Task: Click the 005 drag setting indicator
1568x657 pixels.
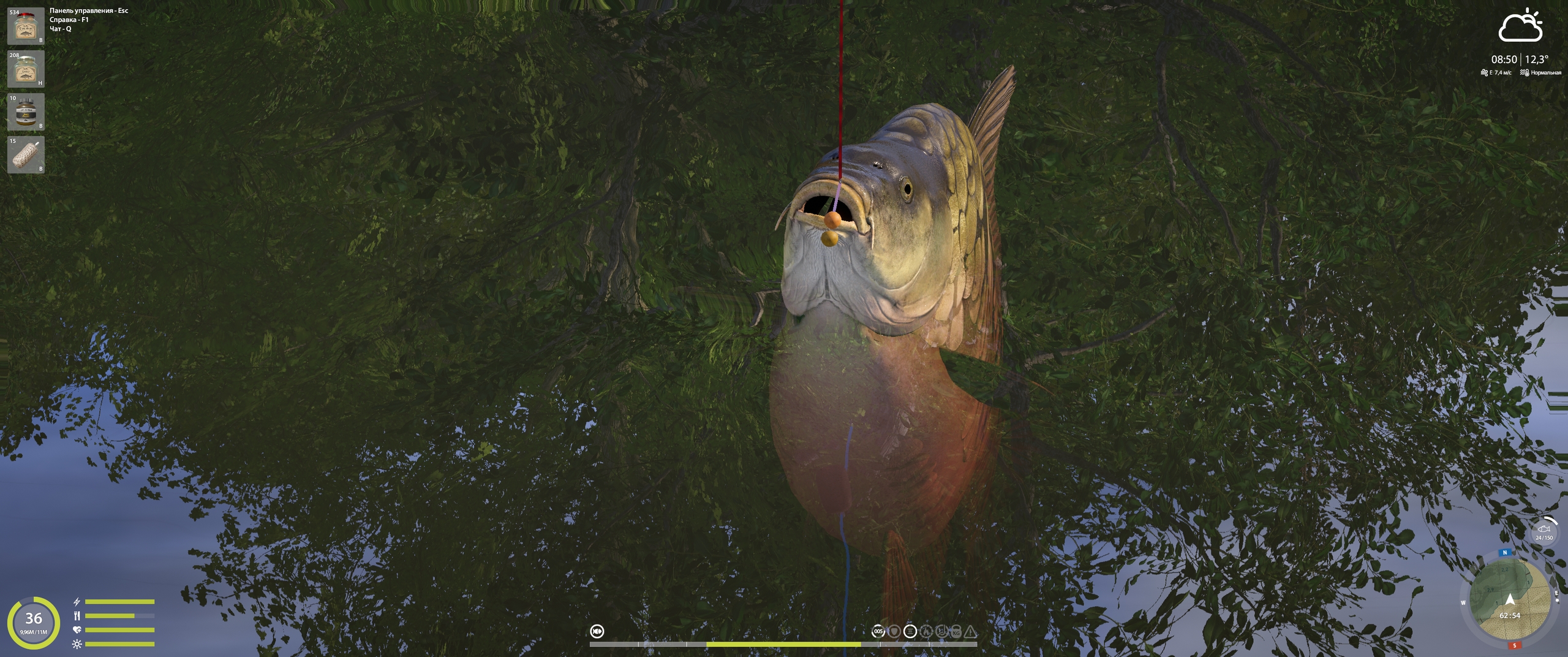Action: point(878,631)
